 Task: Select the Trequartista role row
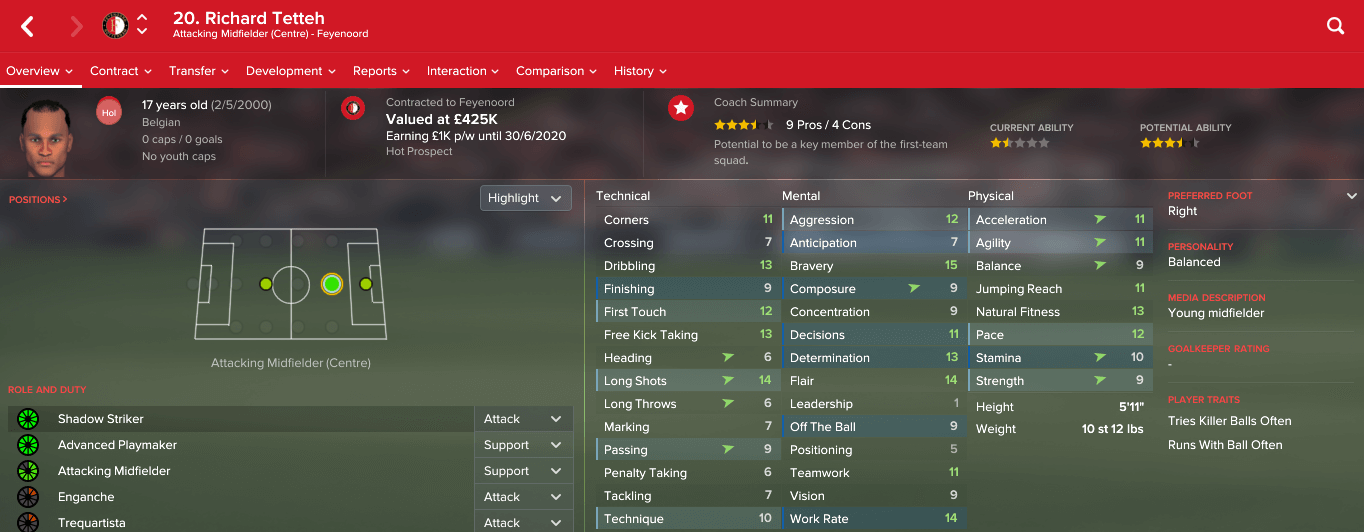click(240, 523)
